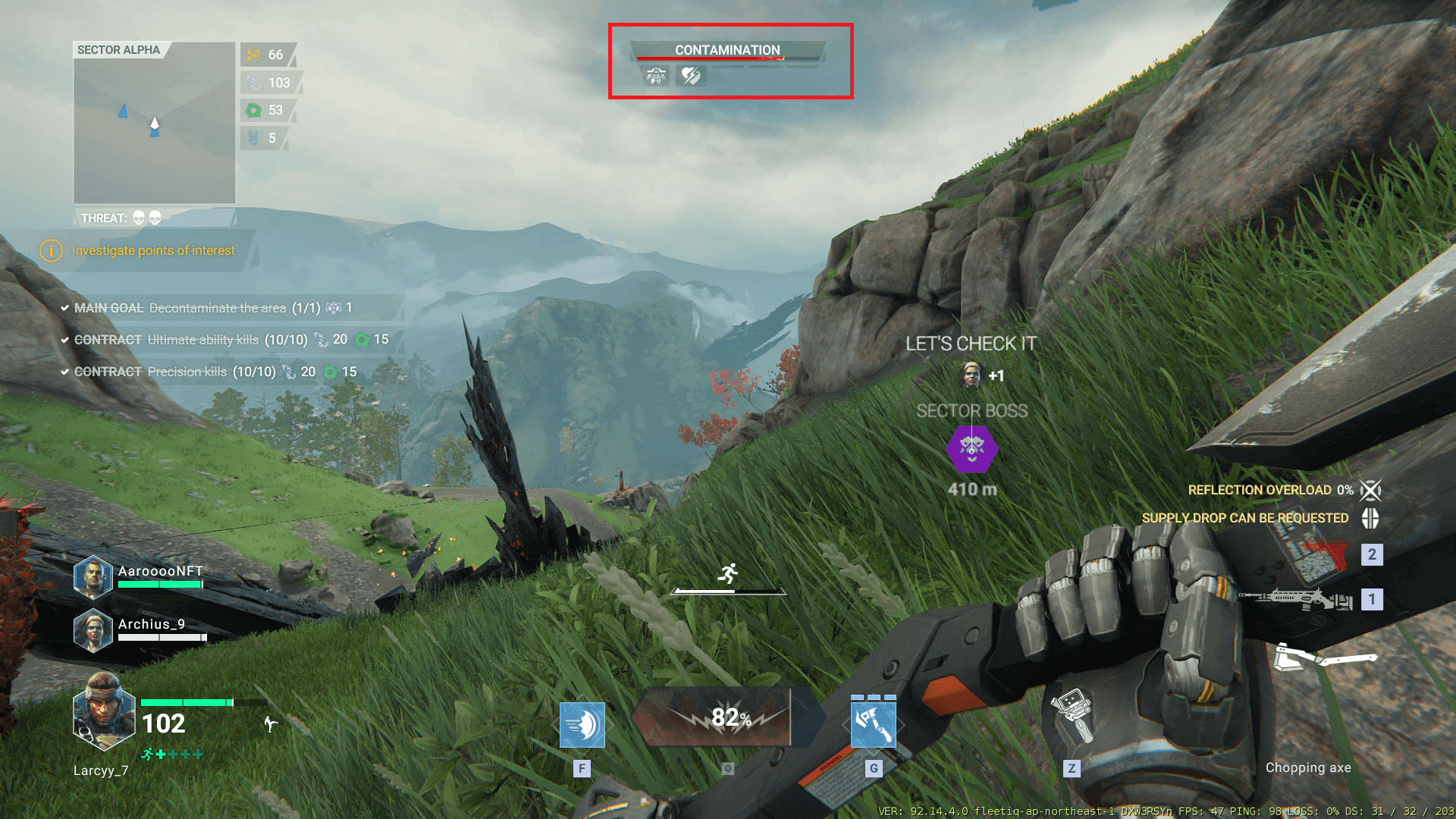Select the Ultimate ability kills contract
This screenshot has width=1456, height=819.
pos(203,340)
